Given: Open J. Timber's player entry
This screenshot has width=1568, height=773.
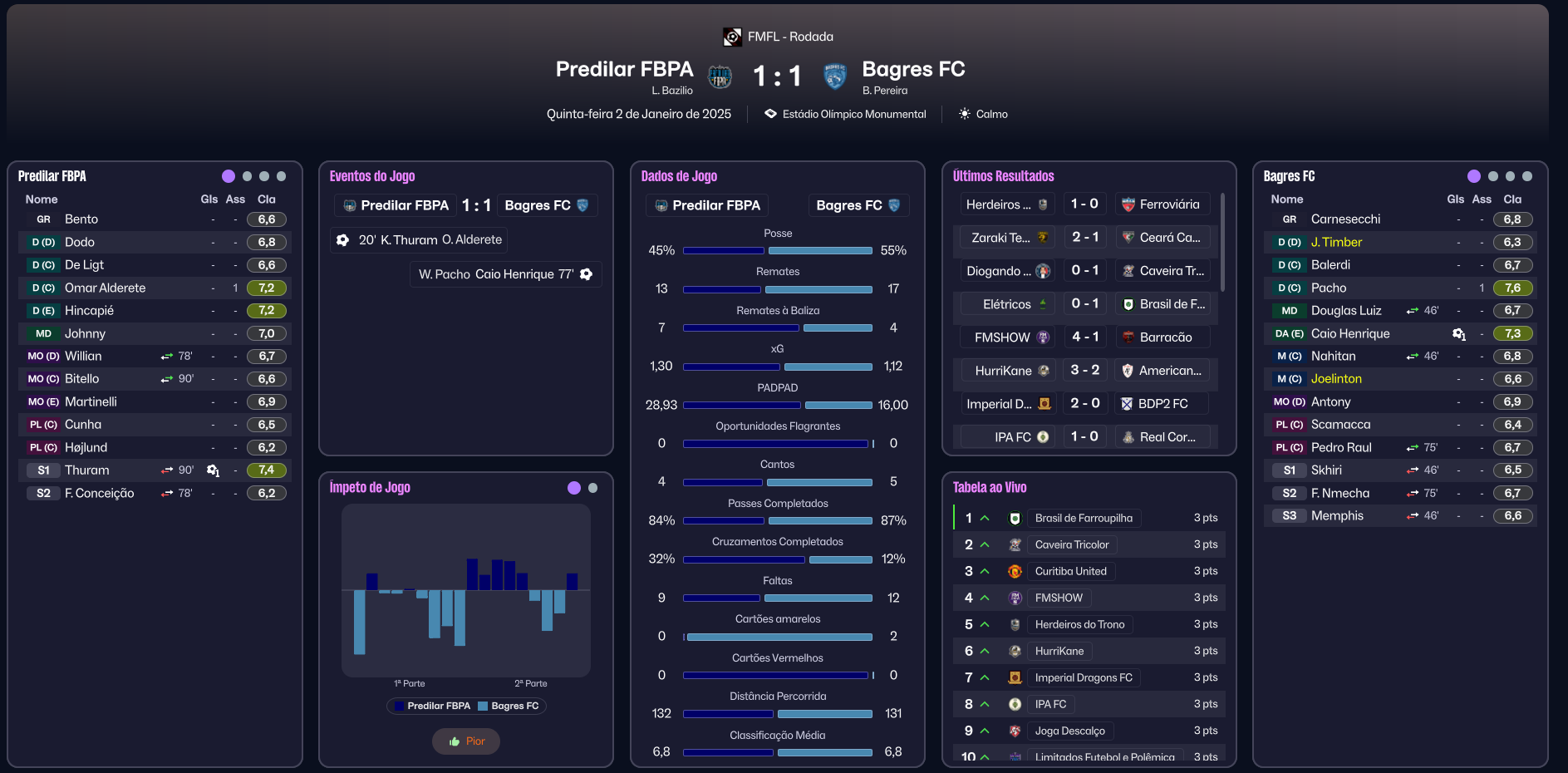Looking at the screenshot, I should coord(1336,243).
